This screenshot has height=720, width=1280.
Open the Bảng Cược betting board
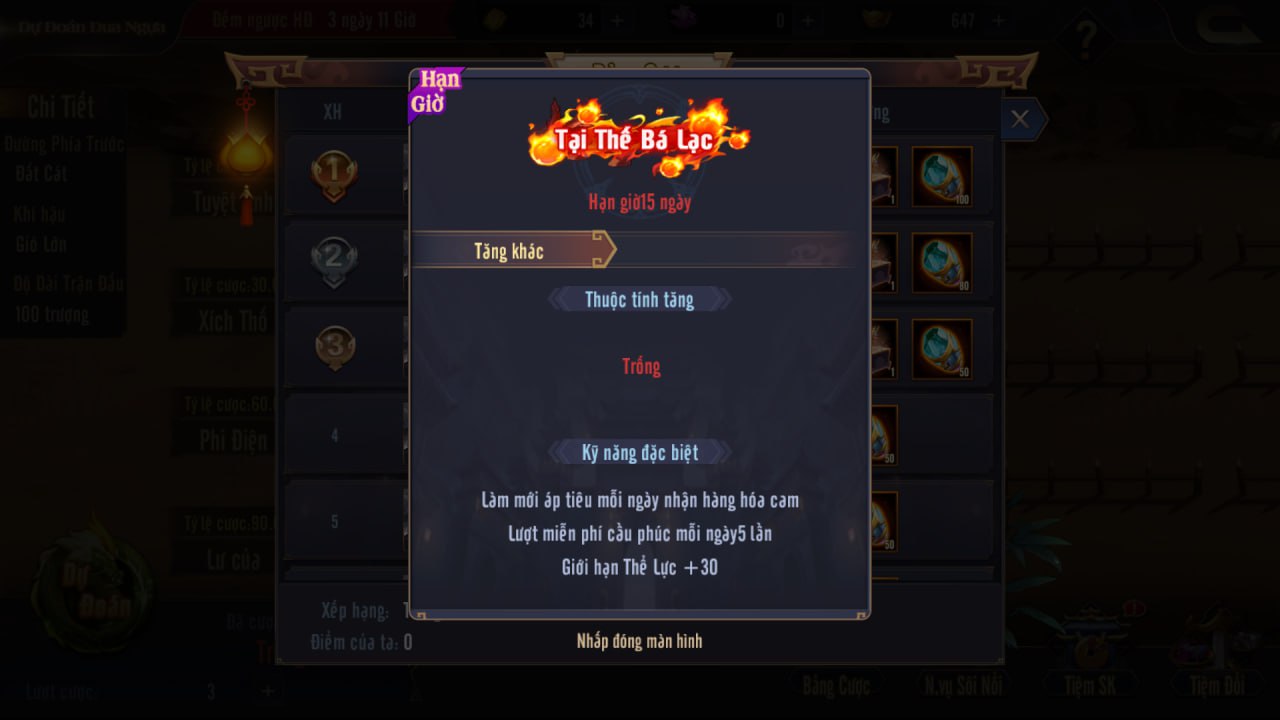pos(835,685)
